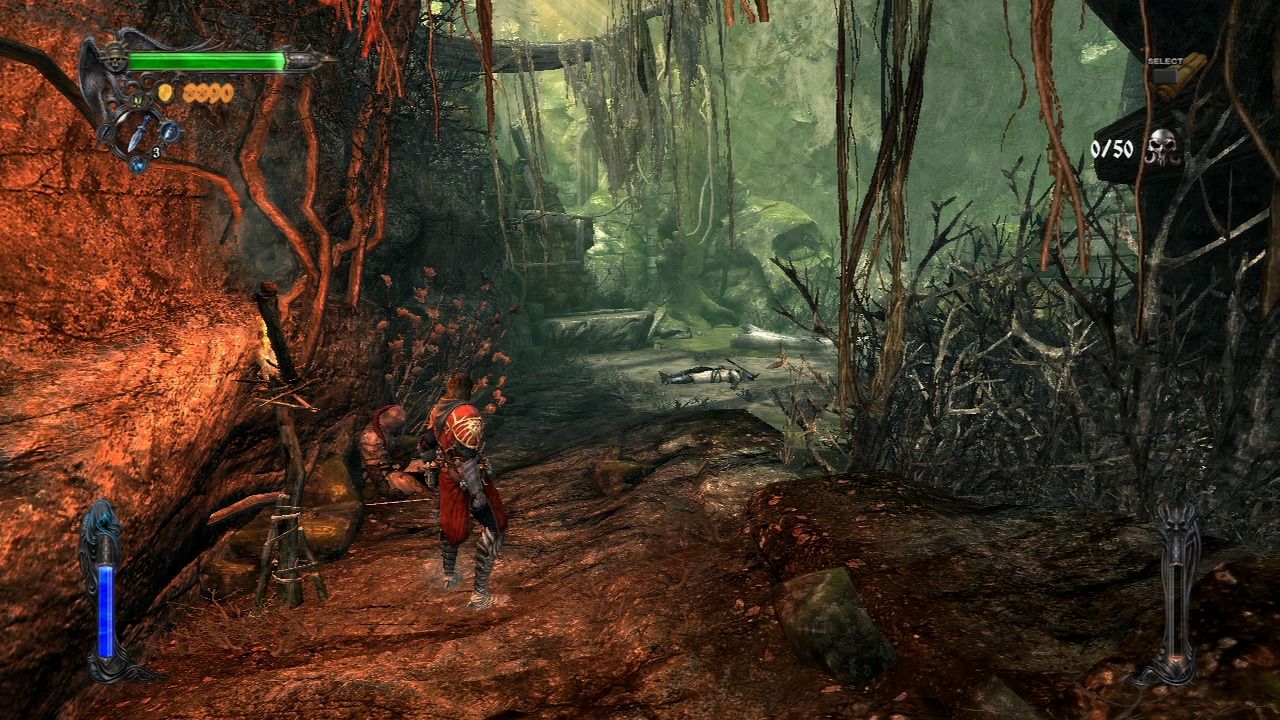Pick the blue crystal slot
1280x720 pixels.
pos(138,163)
